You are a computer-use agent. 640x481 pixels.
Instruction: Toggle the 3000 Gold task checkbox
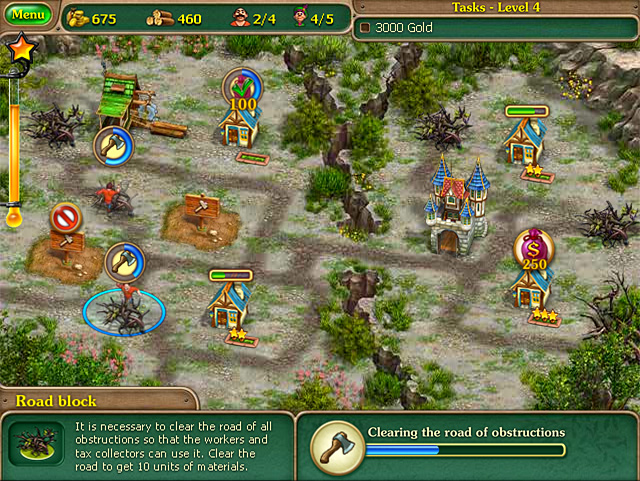coord(366,28)
